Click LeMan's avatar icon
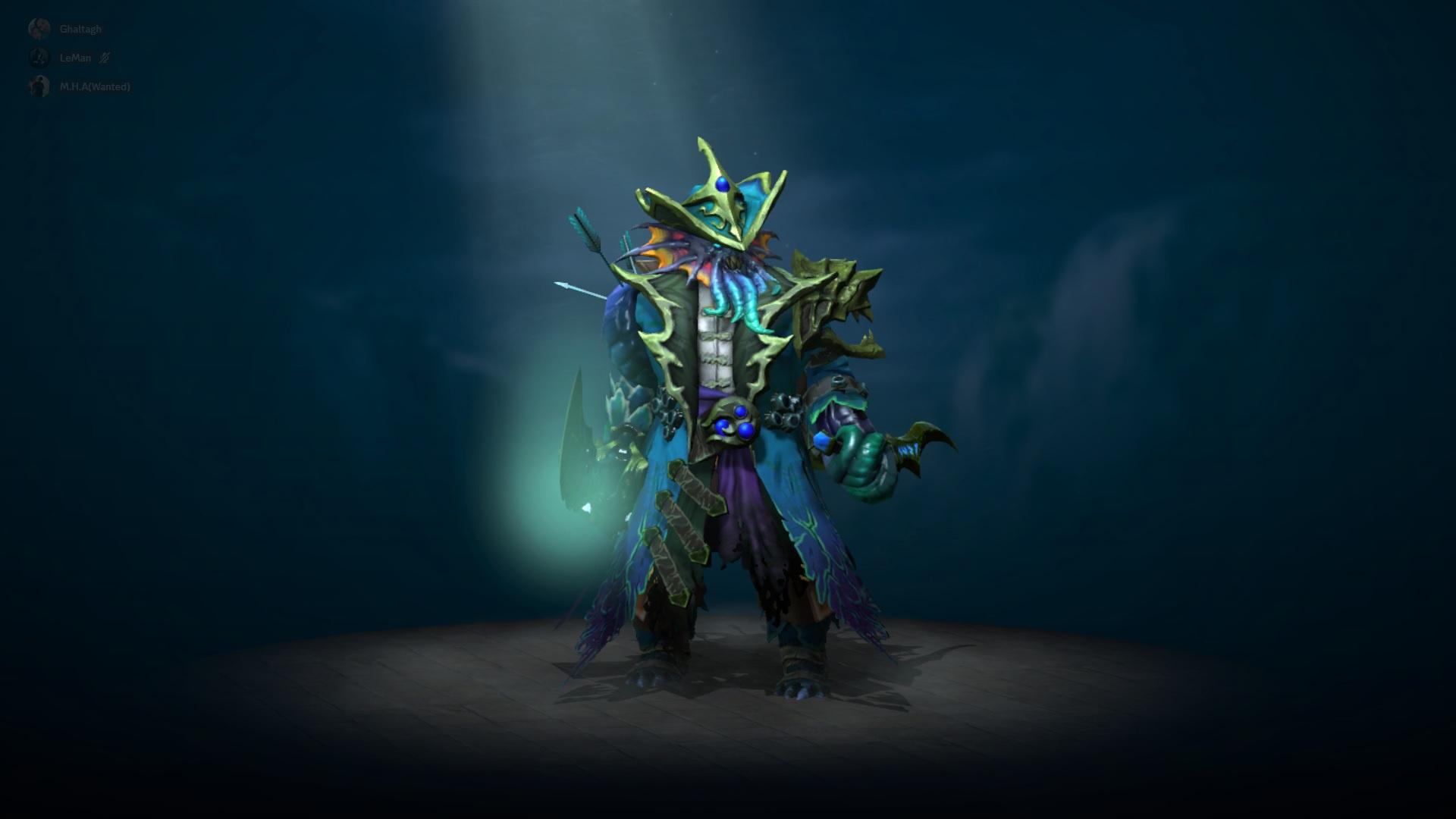This screenshot has width=1456, height=819. 39,58
